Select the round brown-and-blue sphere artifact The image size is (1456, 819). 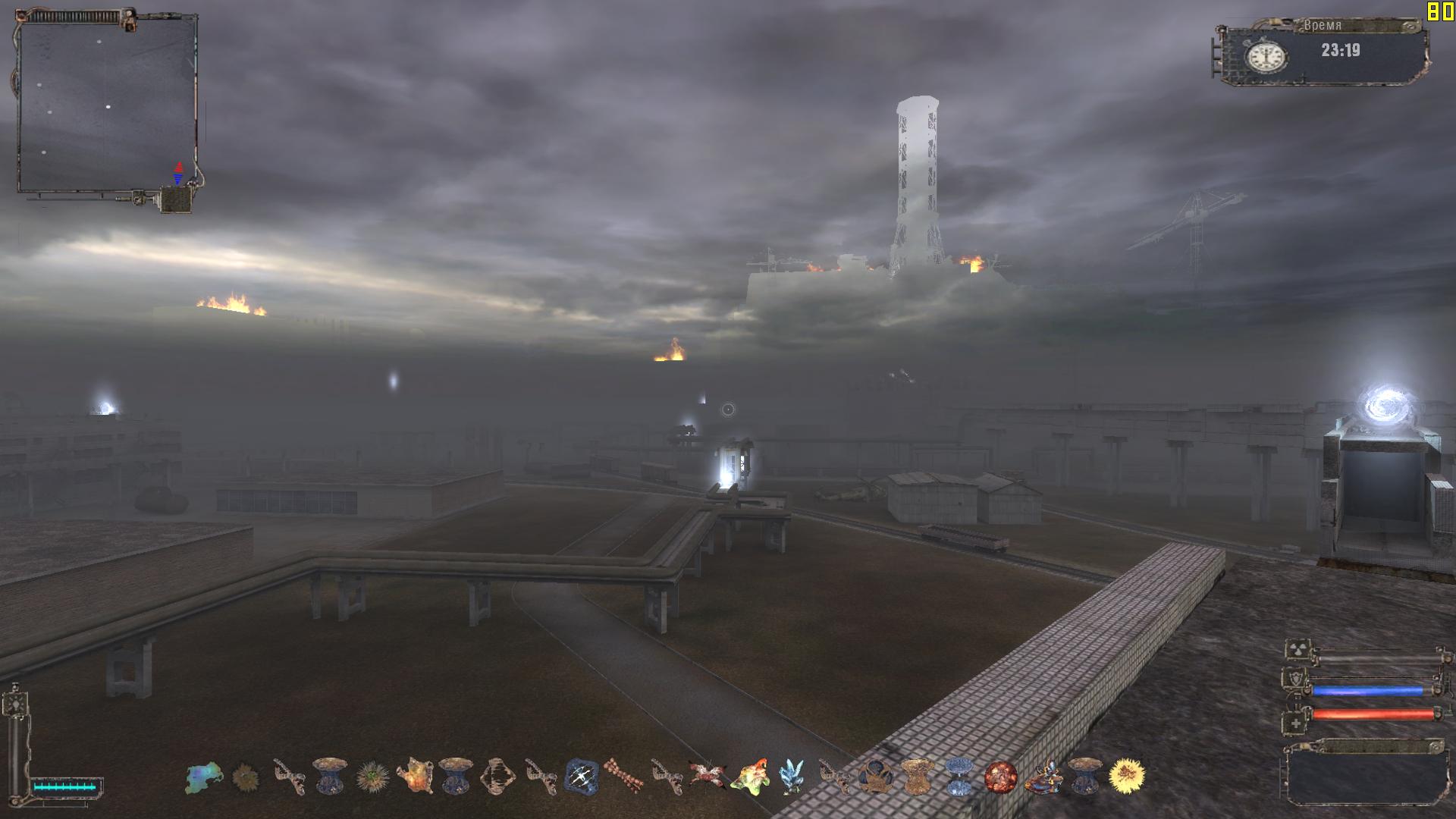[874, 777]
